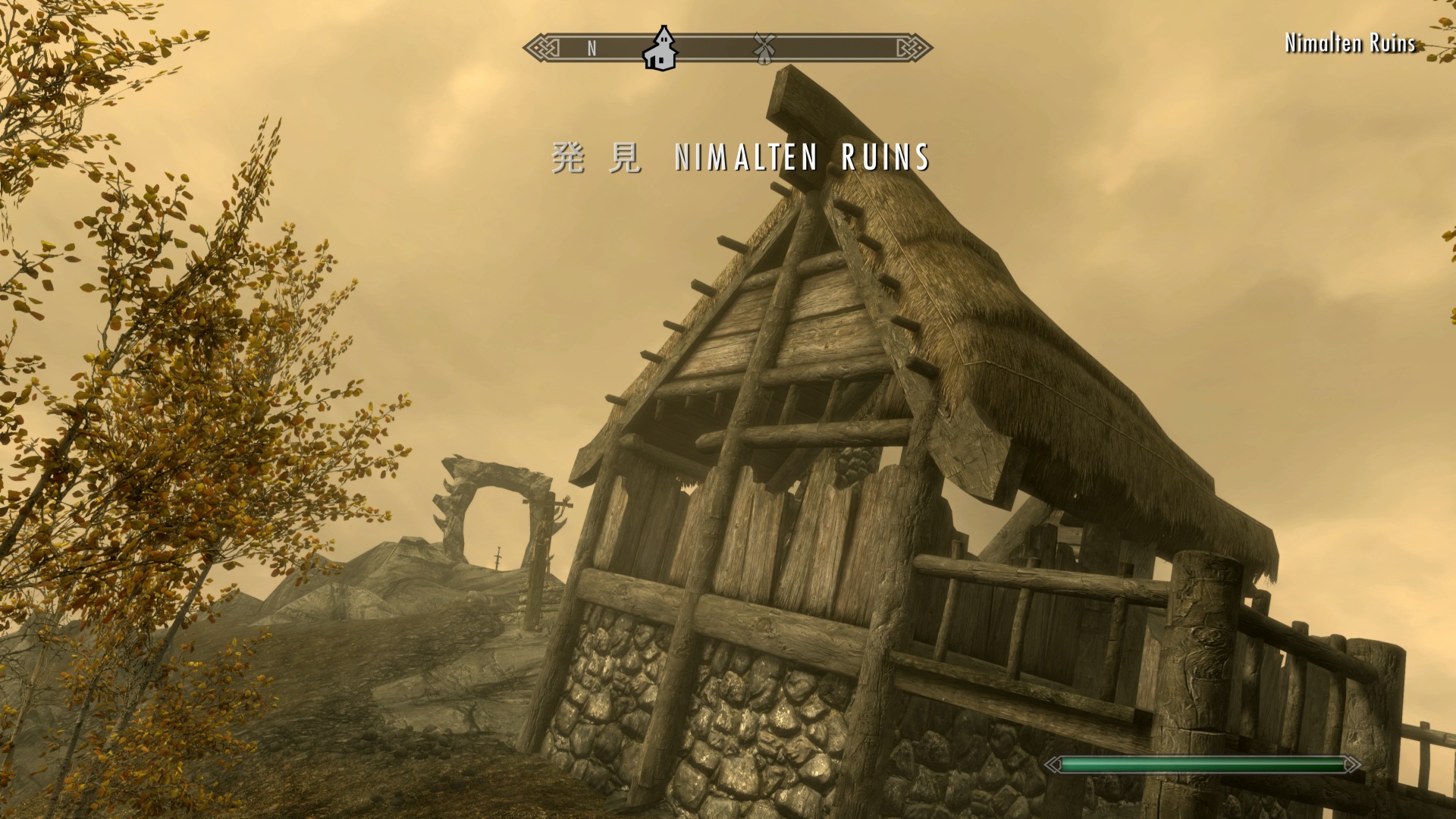This screenshot has width=1456, height=819.
Task: Select the house marker on the compass
Action: click(660, 49)
